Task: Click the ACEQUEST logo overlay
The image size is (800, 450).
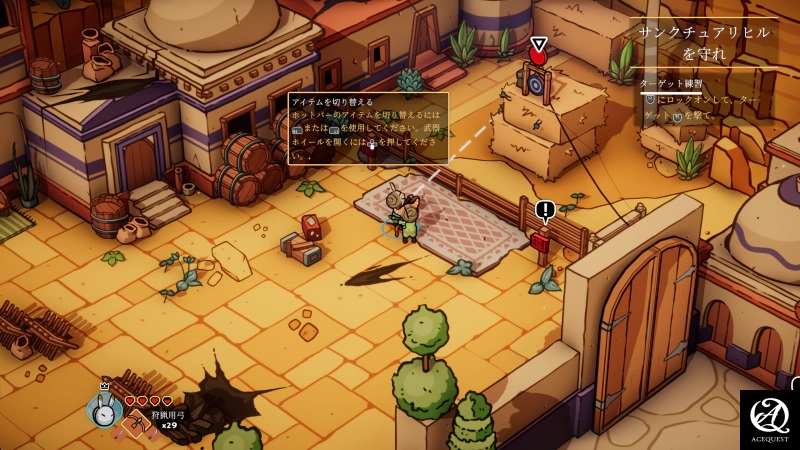Action: (x=769, y=419)
